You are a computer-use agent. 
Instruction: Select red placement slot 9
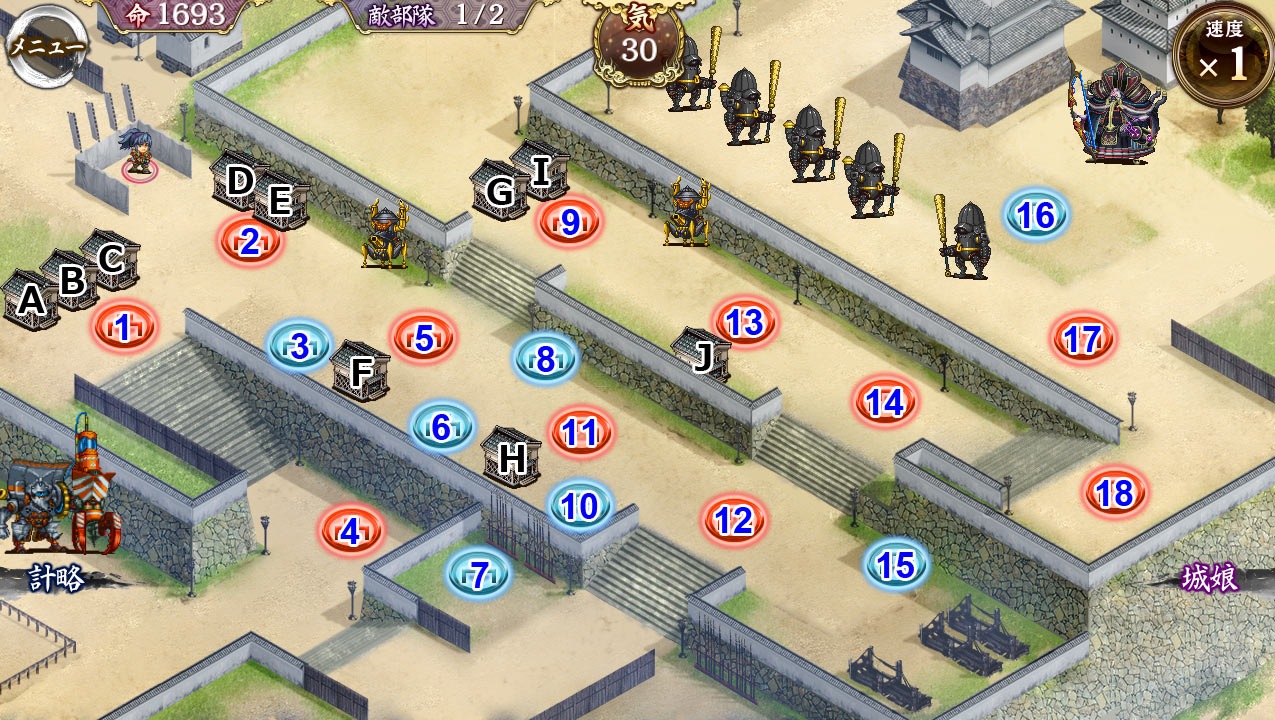click(x=570, y=221)
